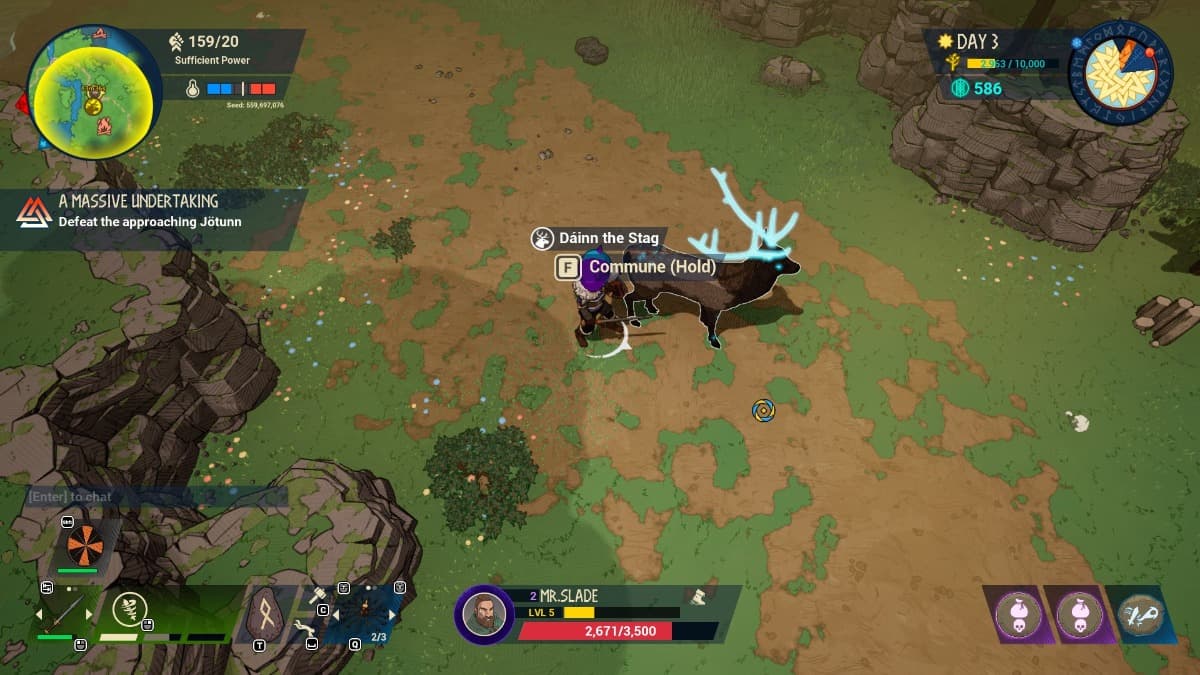Switch to the next weapon with the right arrow beside the sword
1200x675 pixels.
89,614
